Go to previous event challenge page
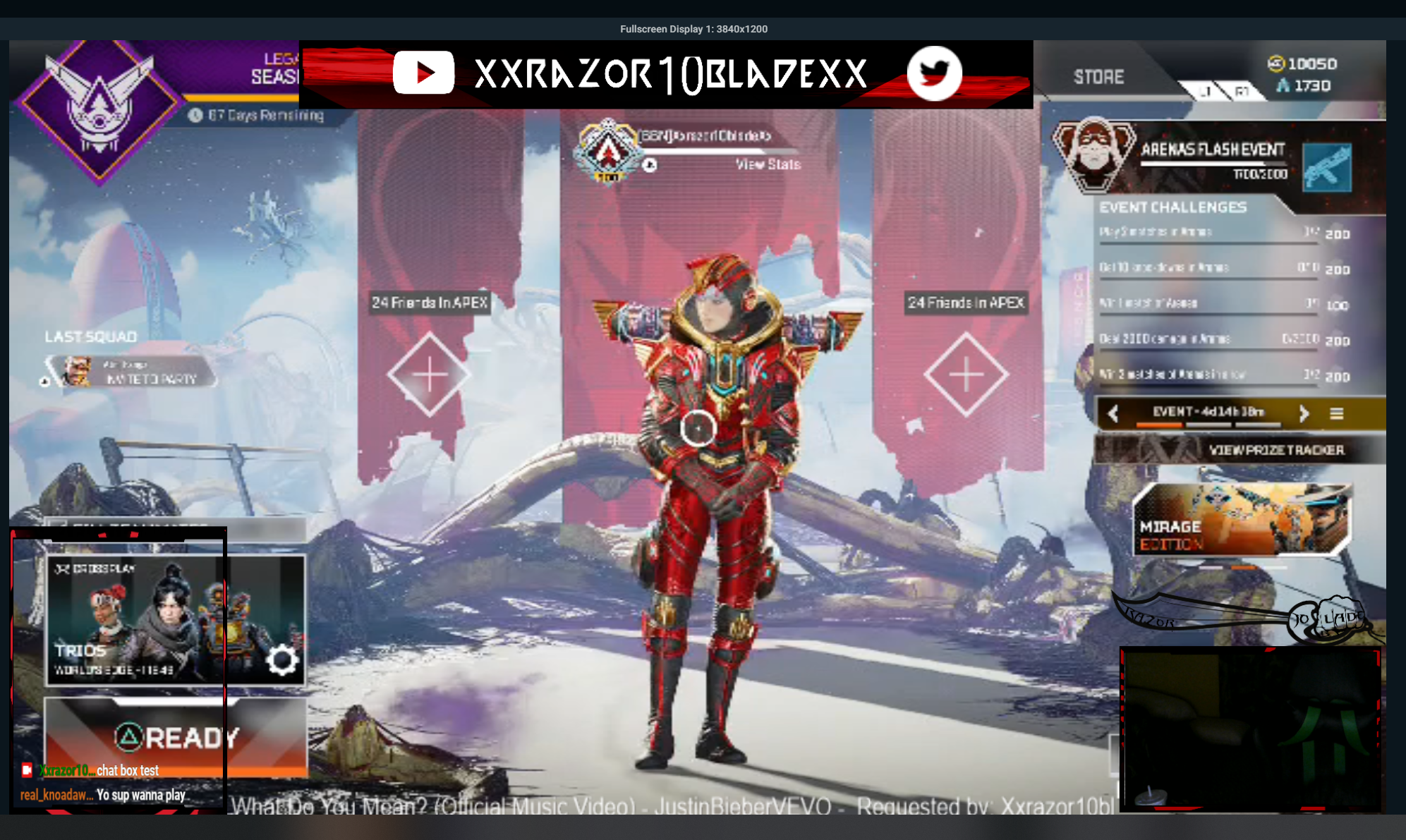The width and height of the screenshot is (1406, 840). coord(1113,413)
